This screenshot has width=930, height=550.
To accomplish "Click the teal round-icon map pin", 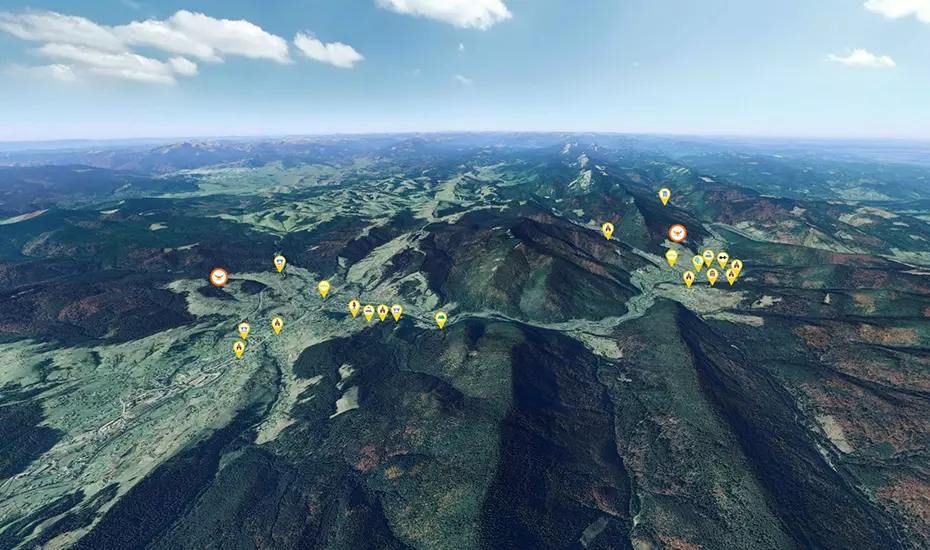I will (698, 261).
